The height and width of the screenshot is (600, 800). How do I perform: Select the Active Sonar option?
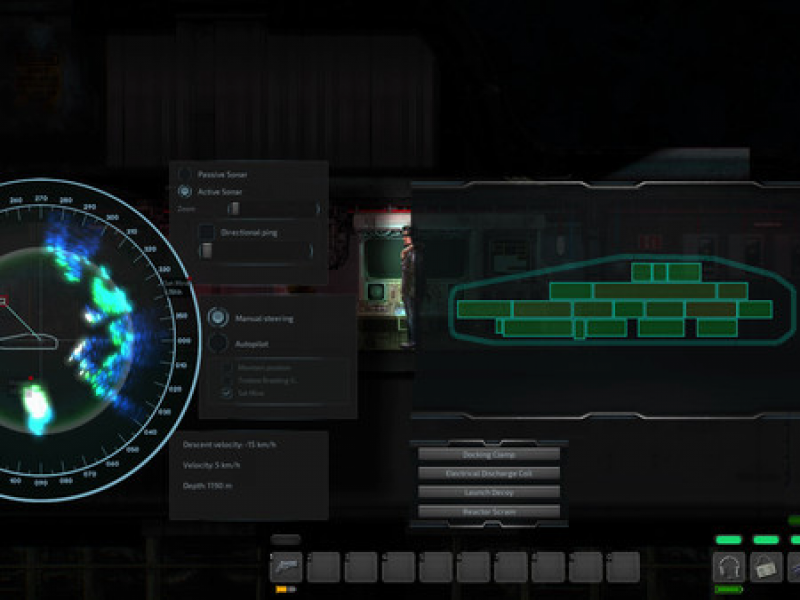[185, 191]
